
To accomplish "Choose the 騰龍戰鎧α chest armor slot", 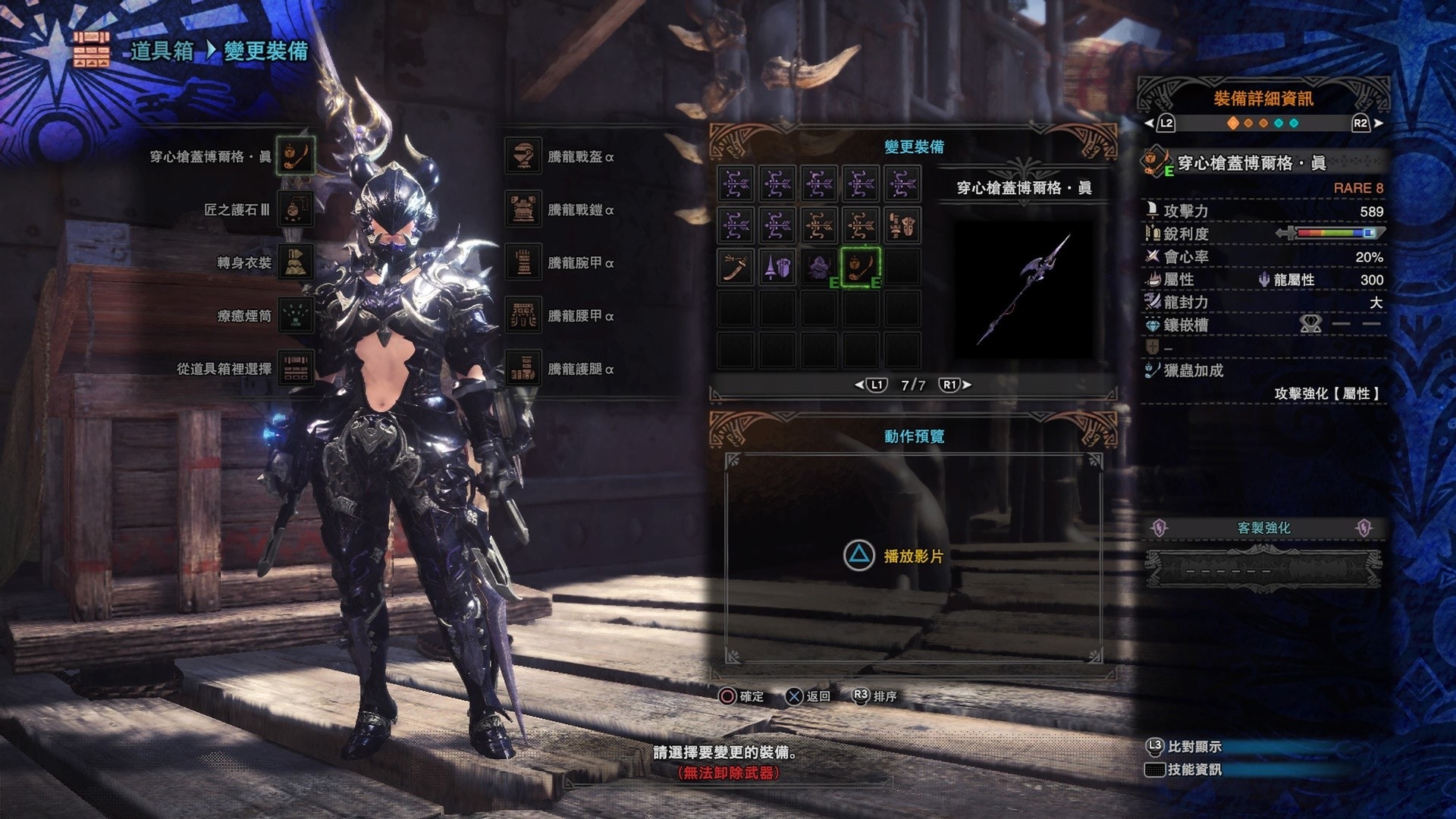I will point(522,209).
